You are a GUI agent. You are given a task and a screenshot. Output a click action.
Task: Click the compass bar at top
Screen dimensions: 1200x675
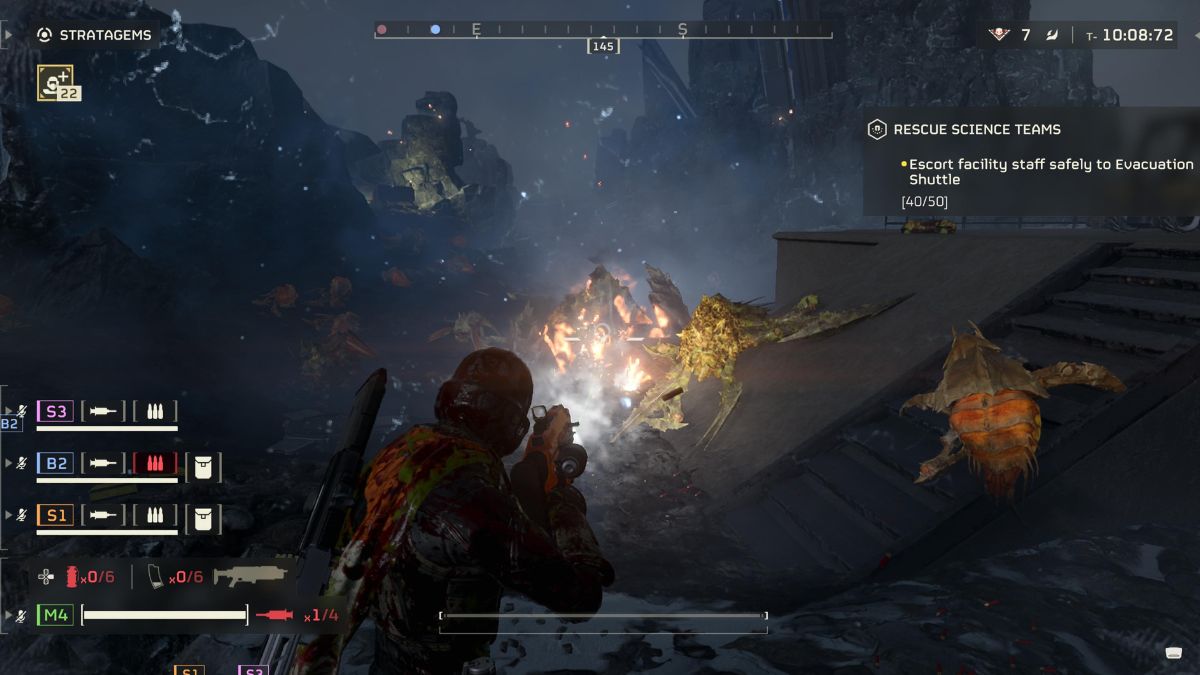603,31
